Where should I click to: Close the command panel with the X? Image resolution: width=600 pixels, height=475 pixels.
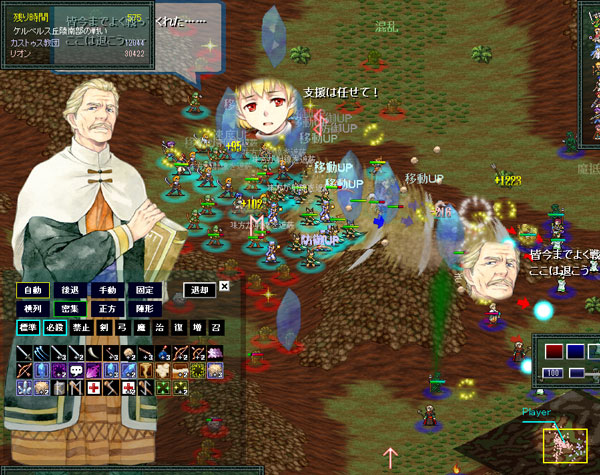[224, 287]
